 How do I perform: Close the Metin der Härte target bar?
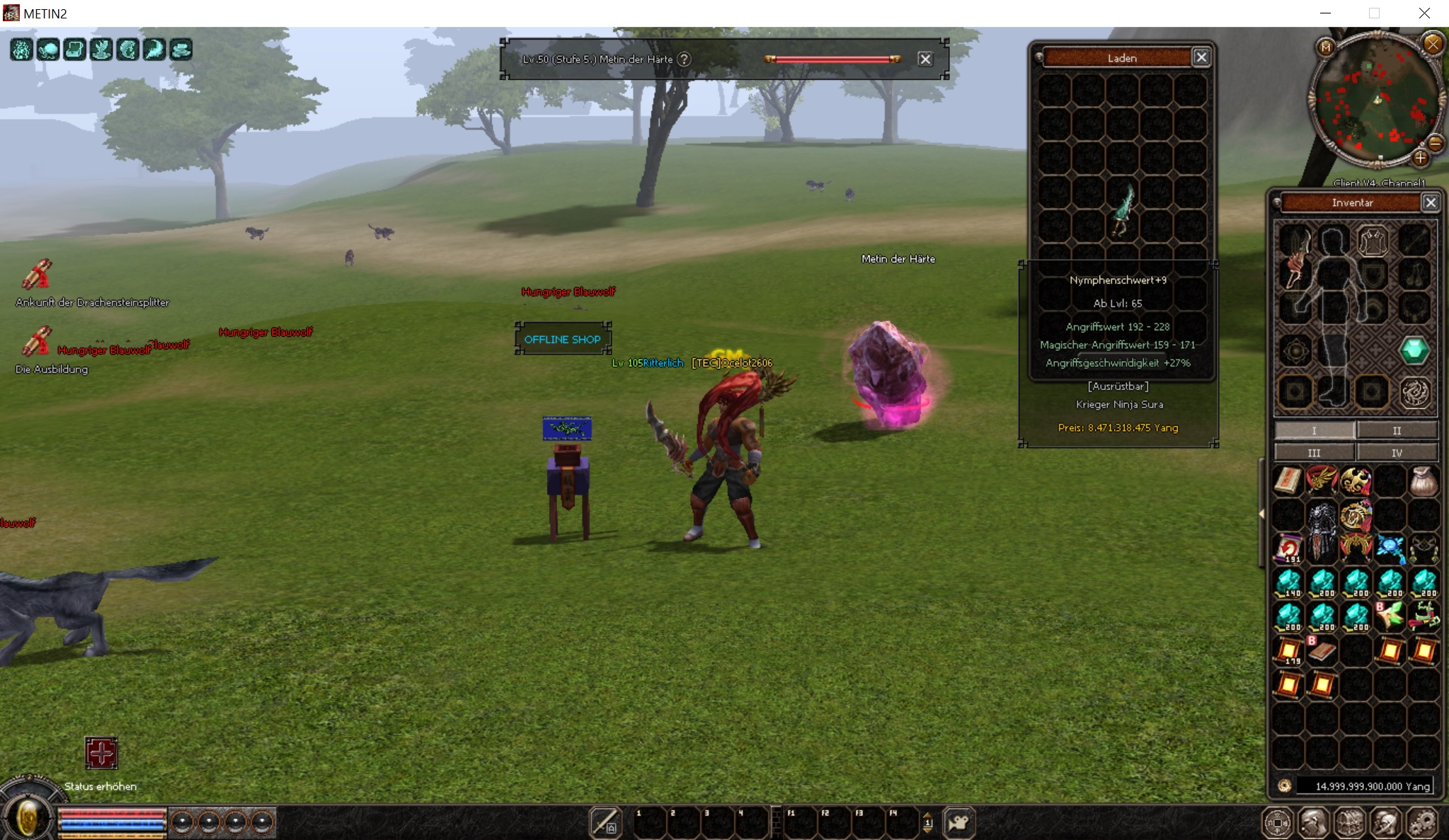(x=924, y=59)
